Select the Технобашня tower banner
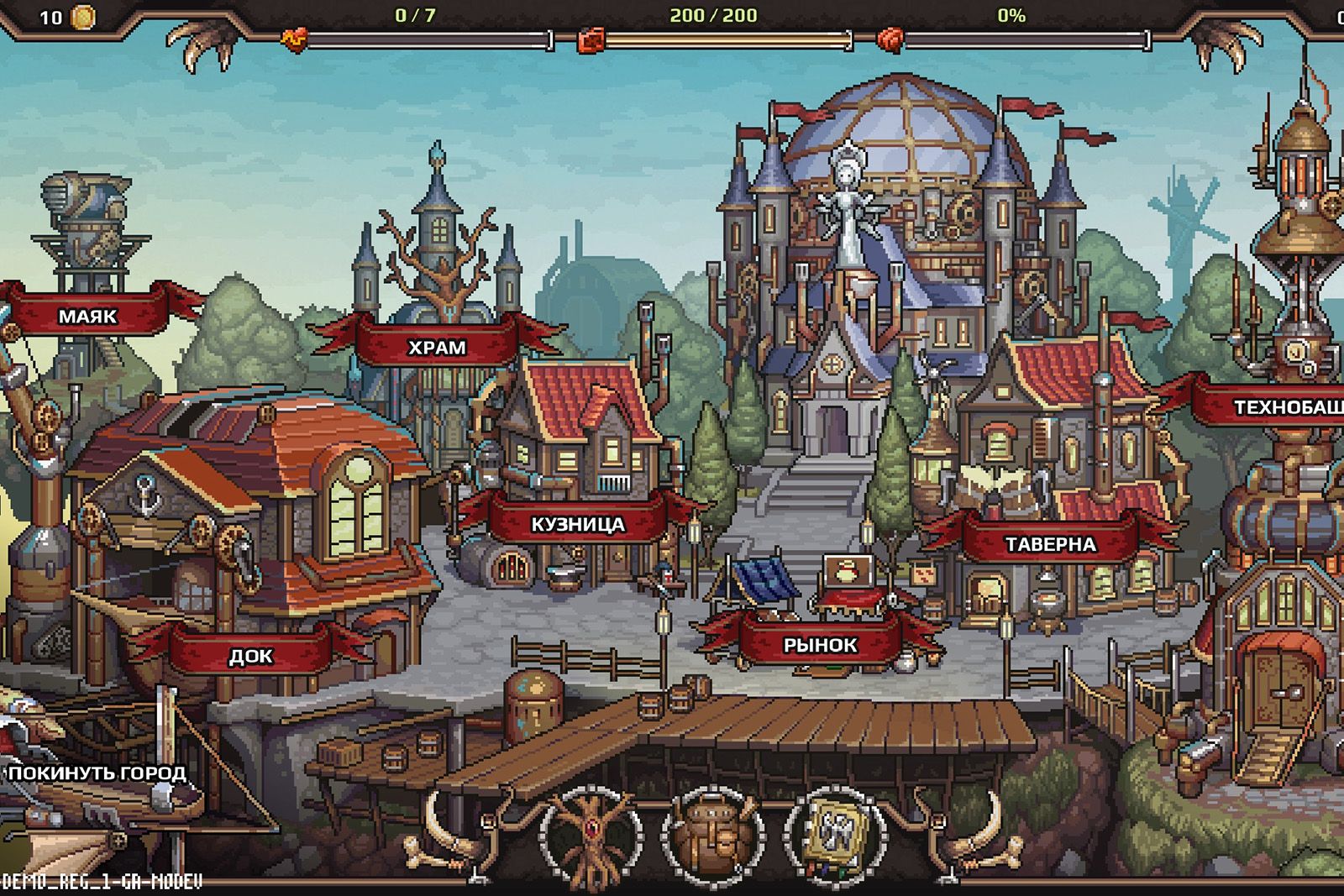This screenshot has width=1344, height=896. tap(1285, 407)
